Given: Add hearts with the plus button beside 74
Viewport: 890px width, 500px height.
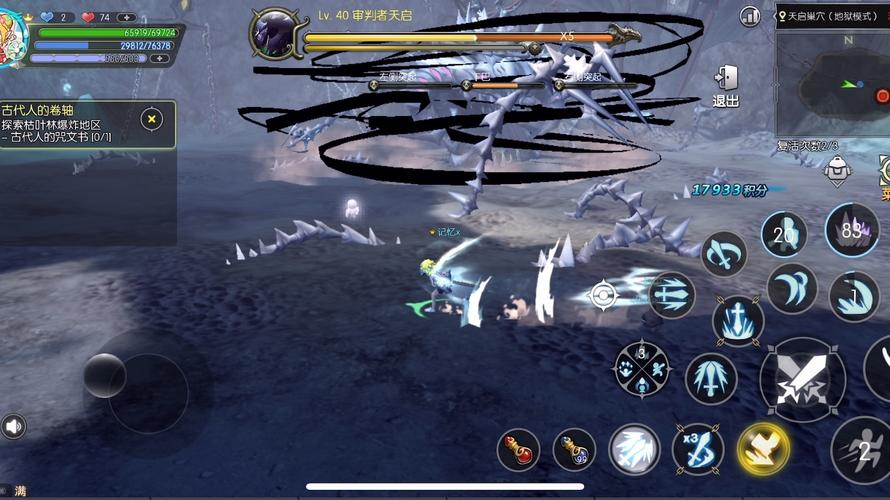Looking at the screenshot, I should click(x=127, y=17).
